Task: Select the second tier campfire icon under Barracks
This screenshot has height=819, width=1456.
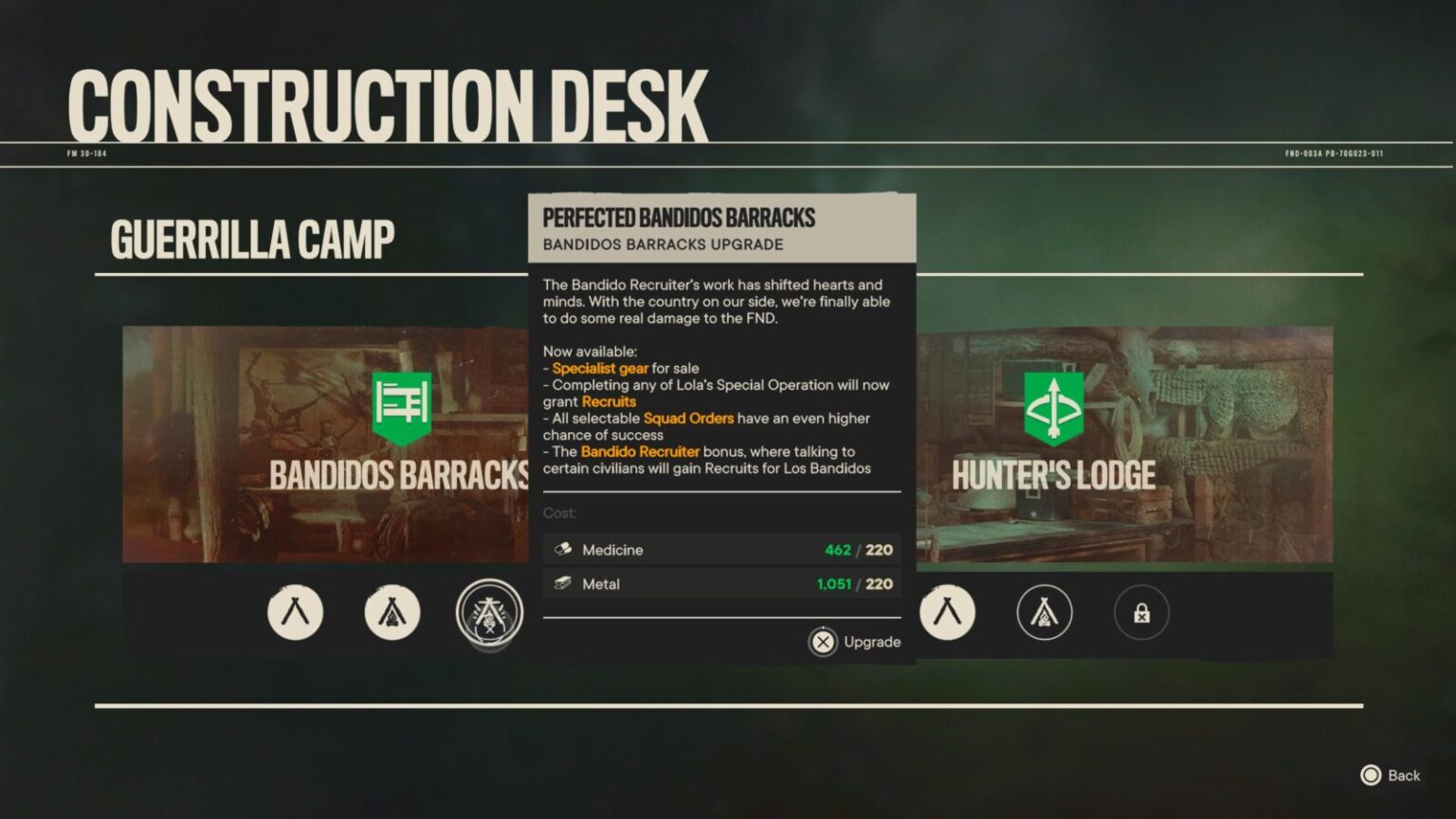Action: [392, 612]
